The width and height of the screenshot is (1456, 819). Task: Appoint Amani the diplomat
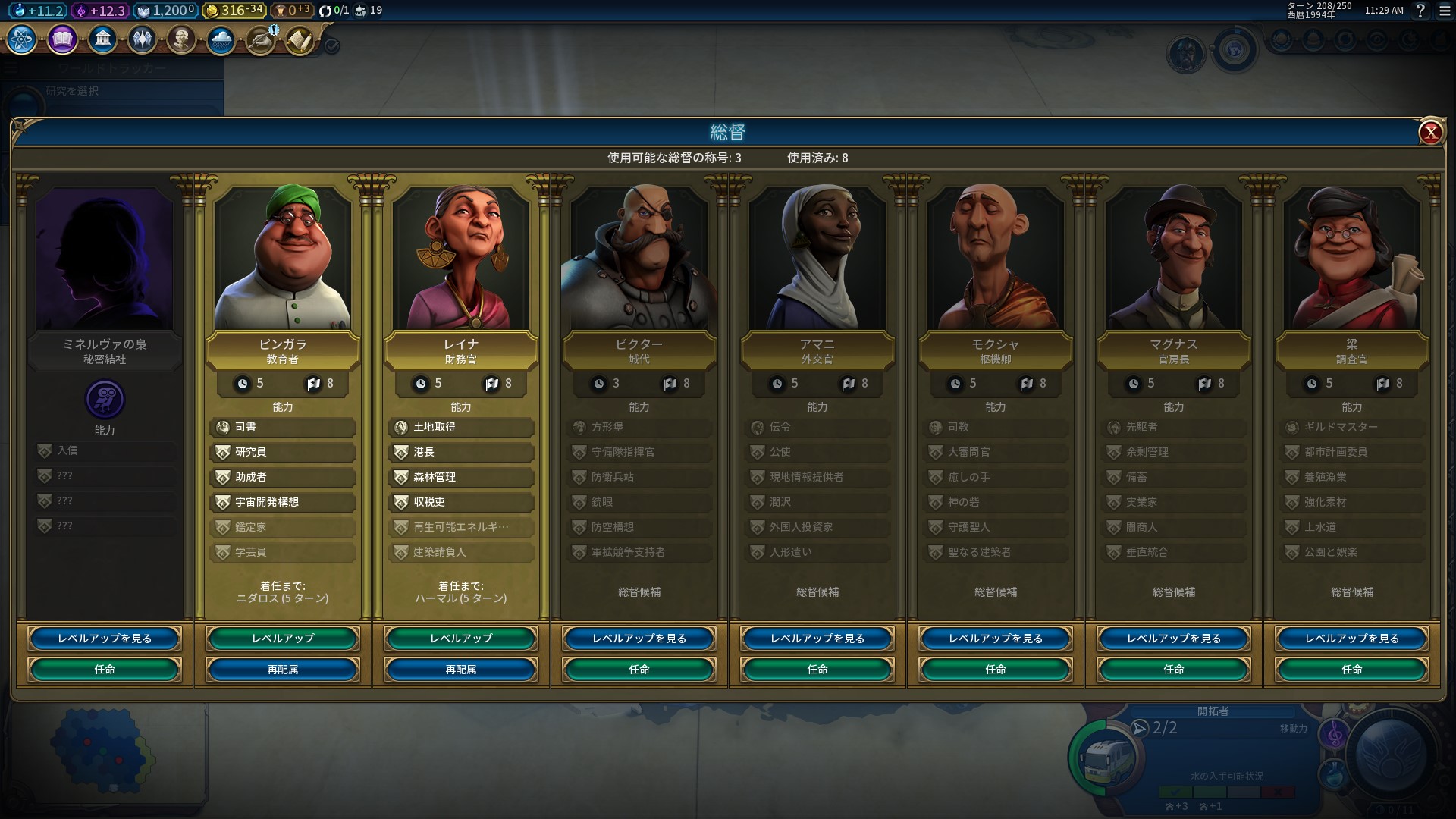(817, 670)
